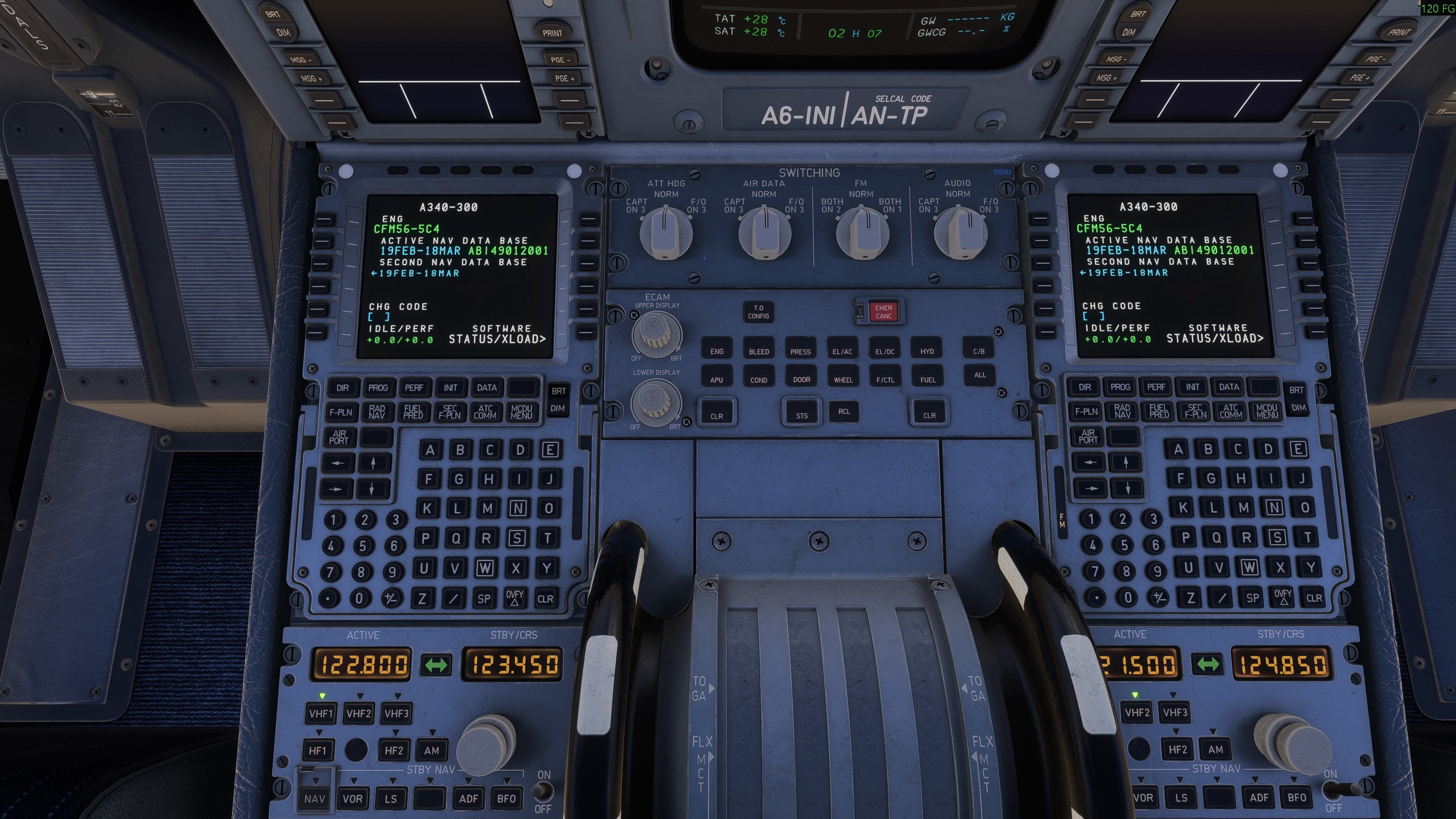The image size is (1456, 819).
Task: Show the STS status page
Action: click(x=802, y=416)
